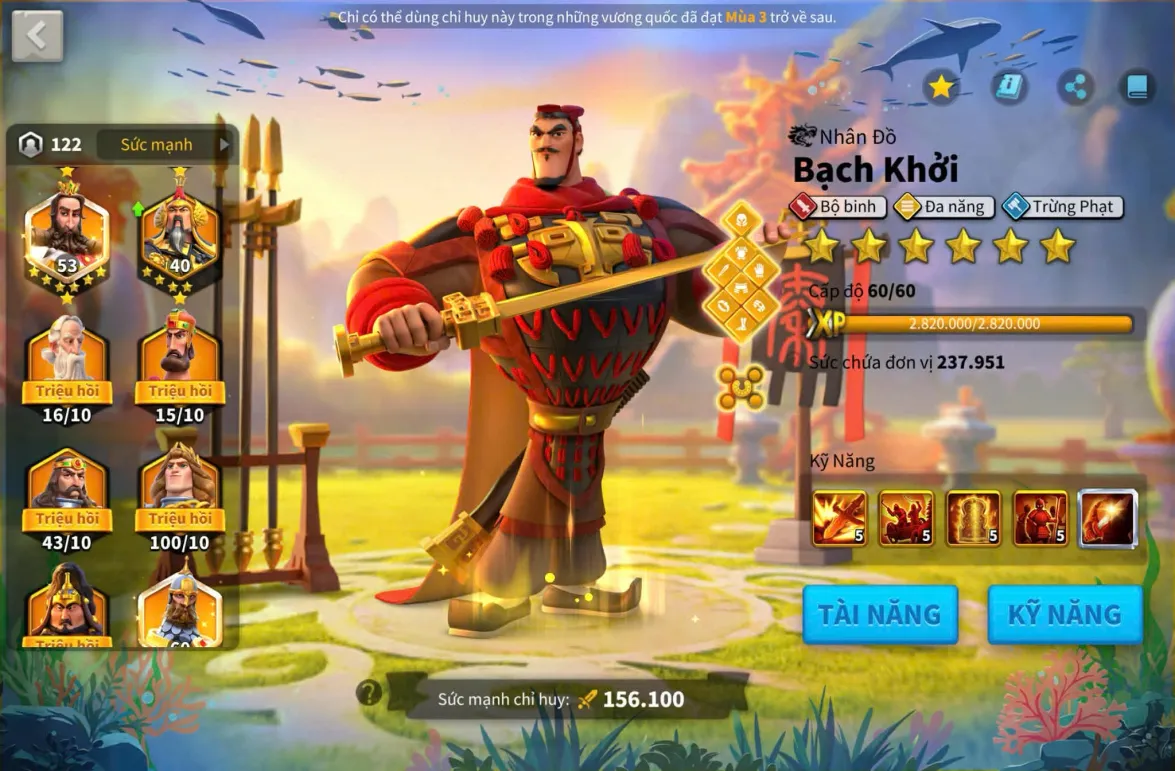1175x771 pixels.
Task: Open the KỸ NĂNG skills screen
Action: click(x=1065, y=614)
